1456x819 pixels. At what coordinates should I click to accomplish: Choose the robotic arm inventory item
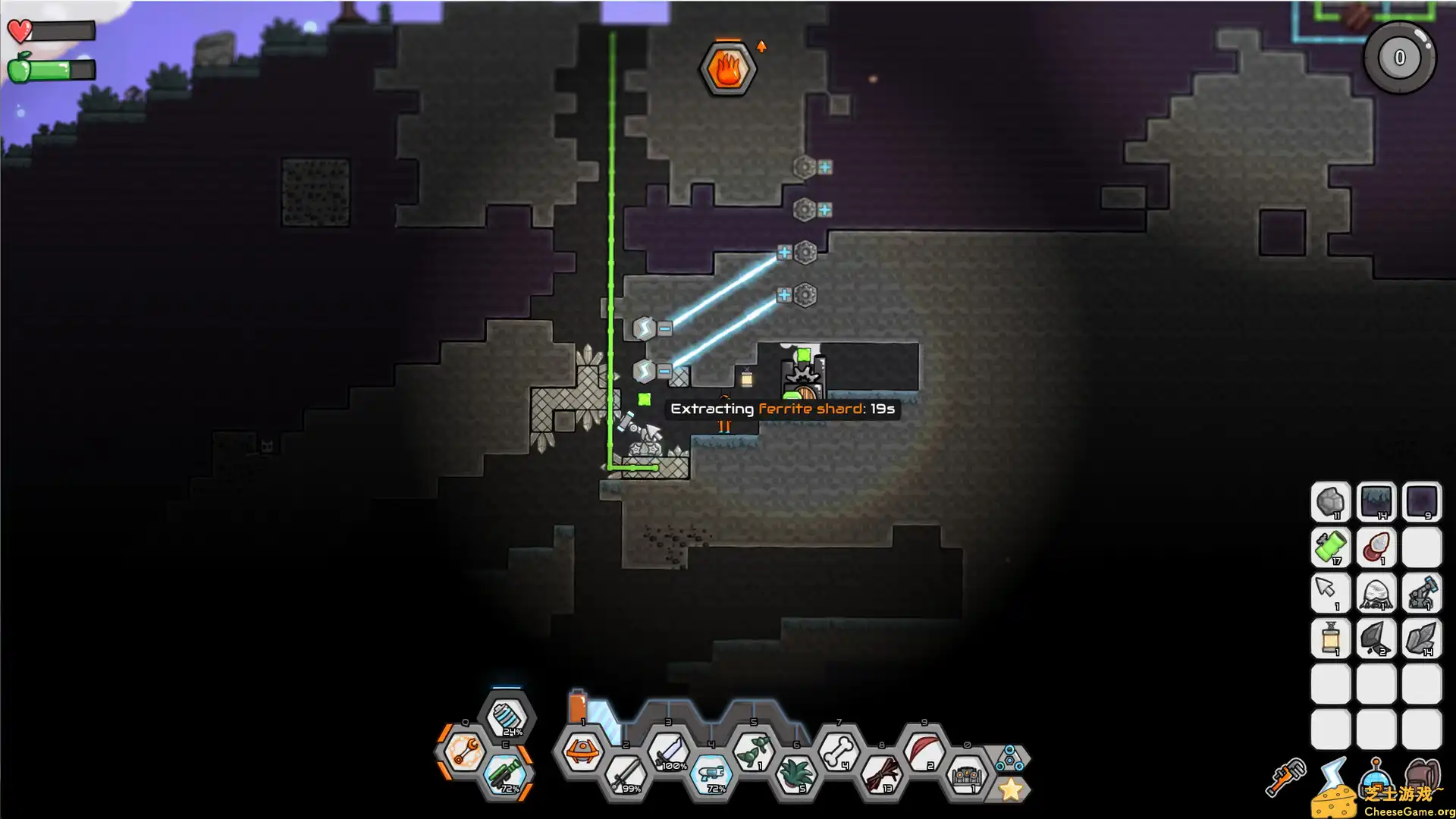point(1422,593)
